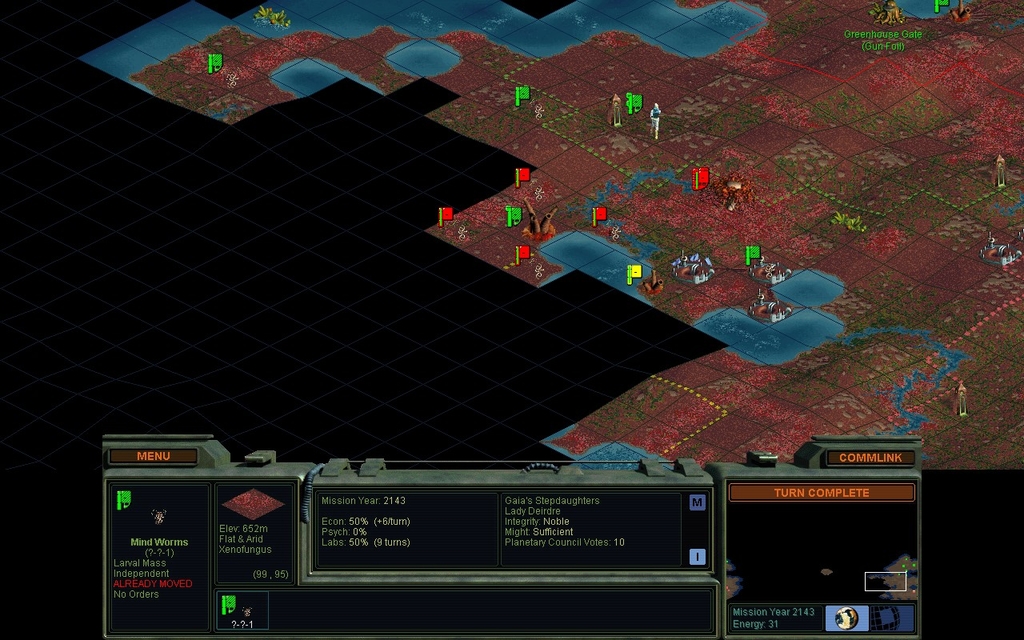This screenshot has width=1024, height=640.
Task: Select the planet globe icon
Action: coord(847,618)
